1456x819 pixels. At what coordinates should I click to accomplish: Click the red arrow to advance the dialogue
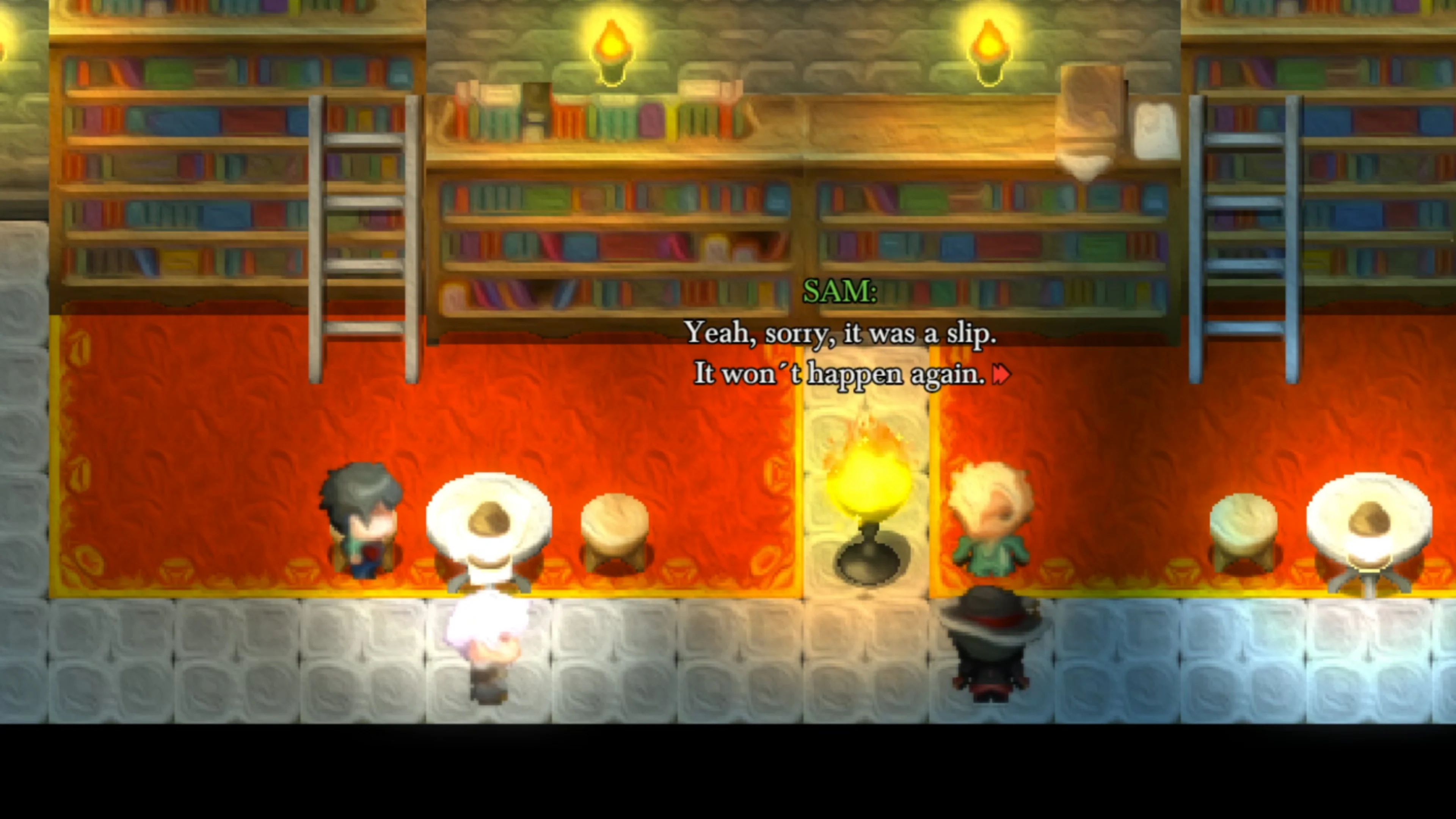pyautogui.click(x=1002, y=373)
